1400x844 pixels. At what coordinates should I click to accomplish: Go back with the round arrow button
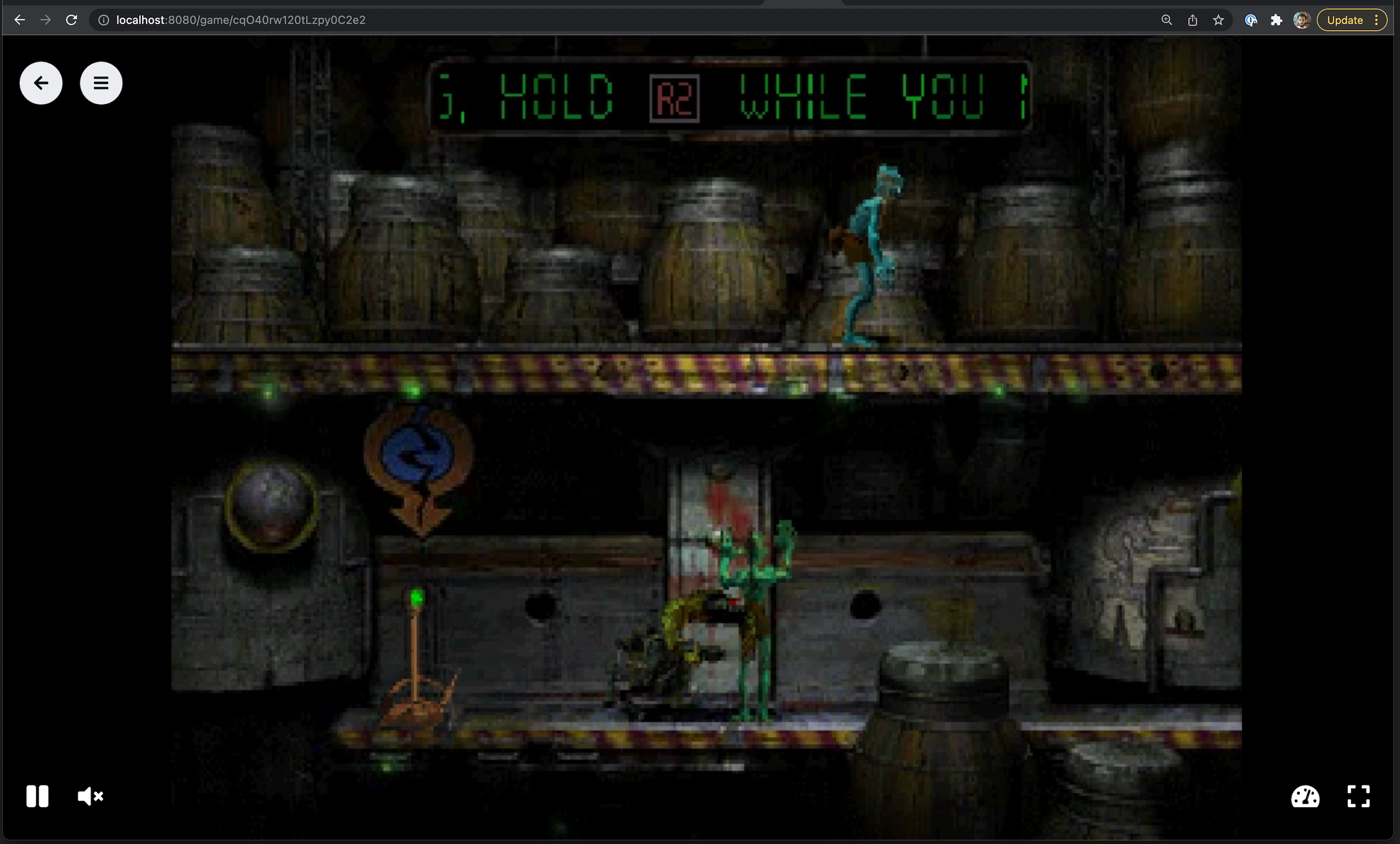(x=41, y=83)
